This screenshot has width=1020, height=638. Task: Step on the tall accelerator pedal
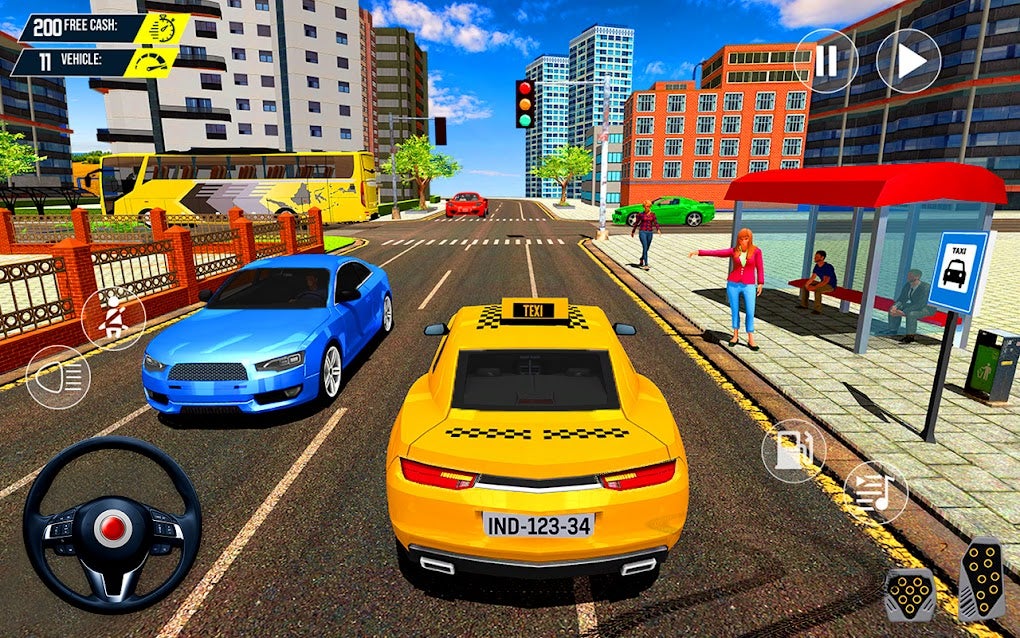[x=981, y=581]
